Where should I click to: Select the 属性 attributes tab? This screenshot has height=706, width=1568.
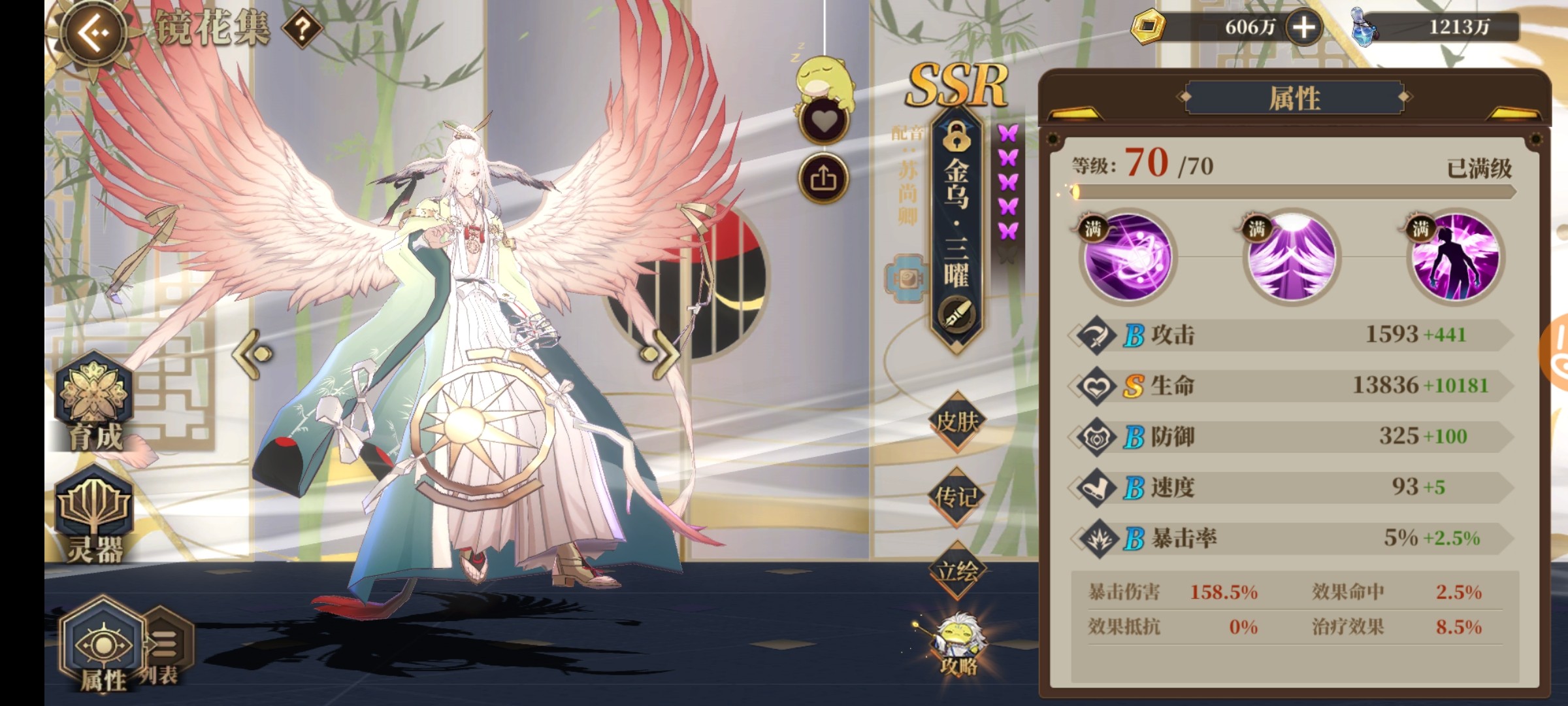click(x=103, y=647)
